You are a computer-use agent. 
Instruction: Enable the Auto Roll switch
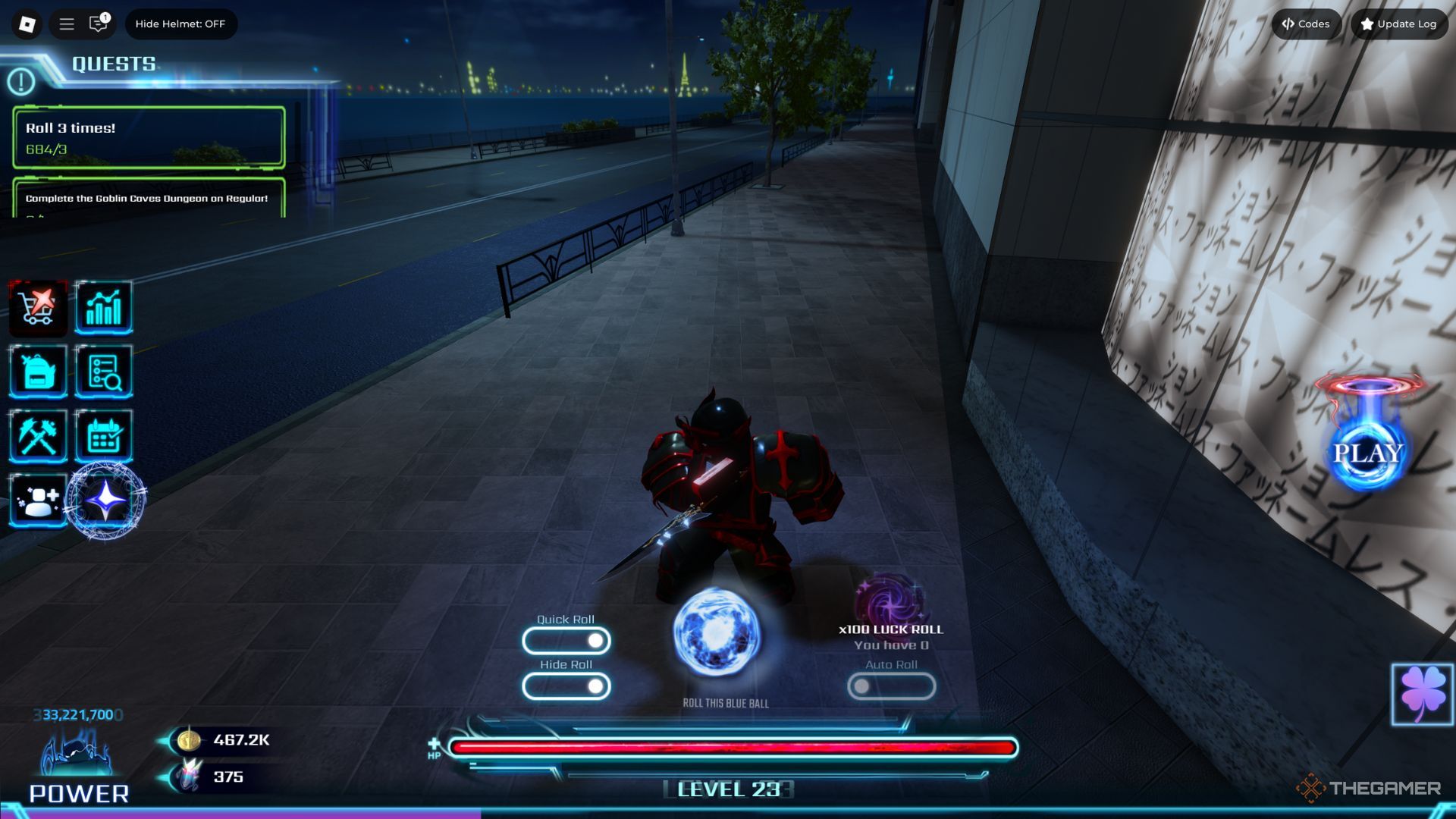[891, 687]
